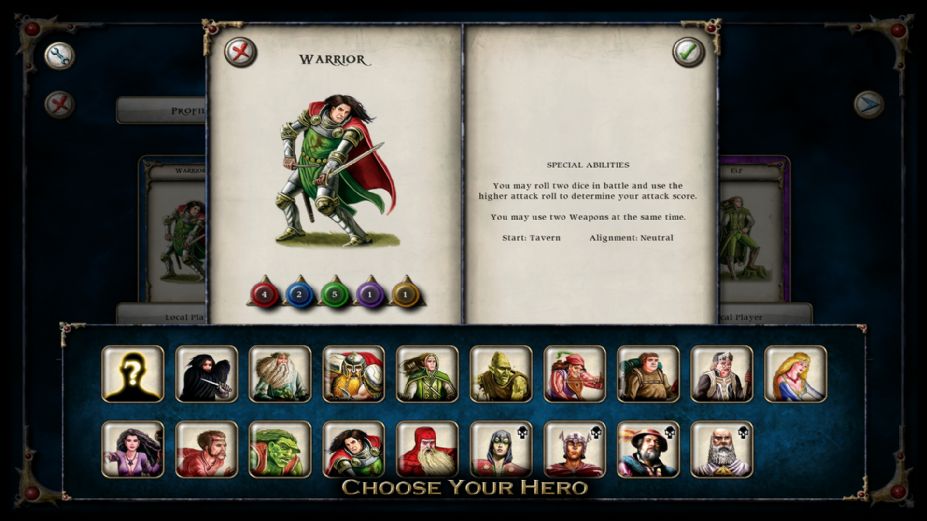Screen dimensions: 927x521
Task: Open settings with the wrench icon
Action: (60, 55)
